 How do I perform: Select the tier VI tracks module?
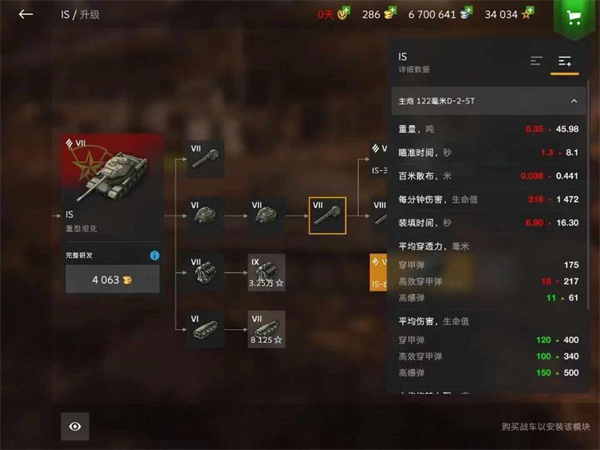(206, 329)
